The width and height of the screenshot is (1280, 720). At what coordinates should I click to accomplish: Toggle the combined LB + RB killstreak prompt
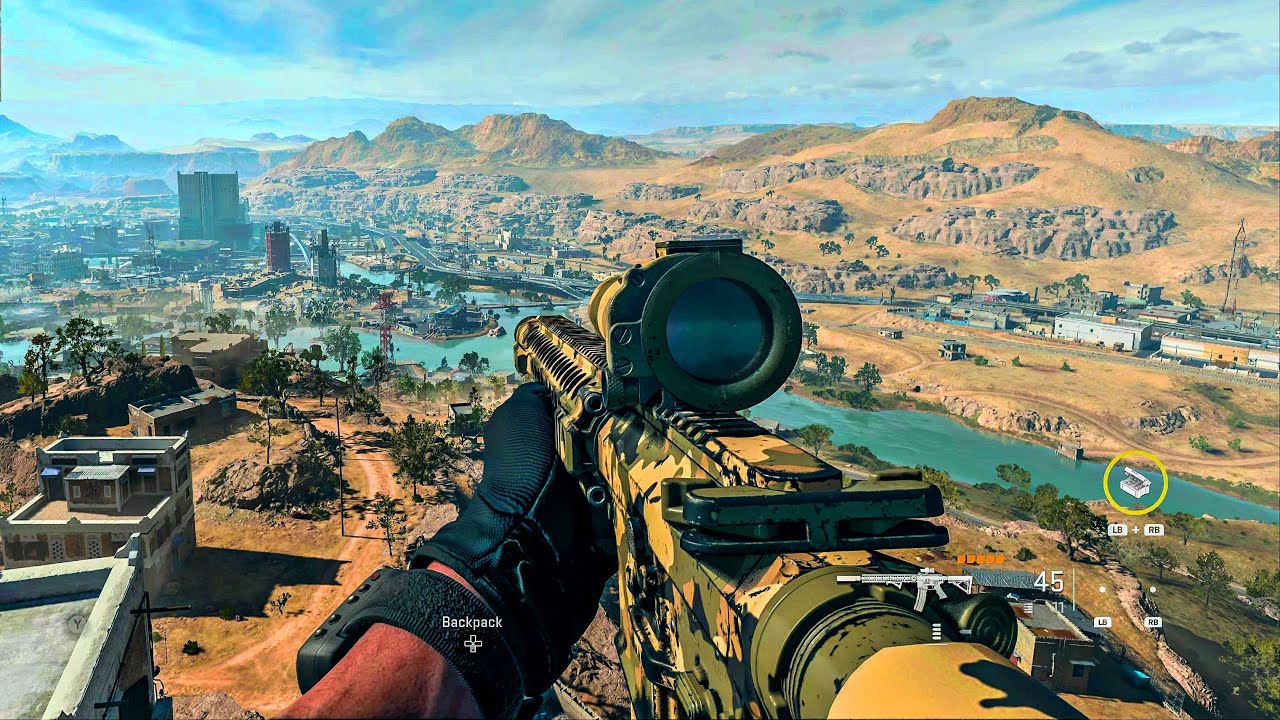[x=1136, y=529]
